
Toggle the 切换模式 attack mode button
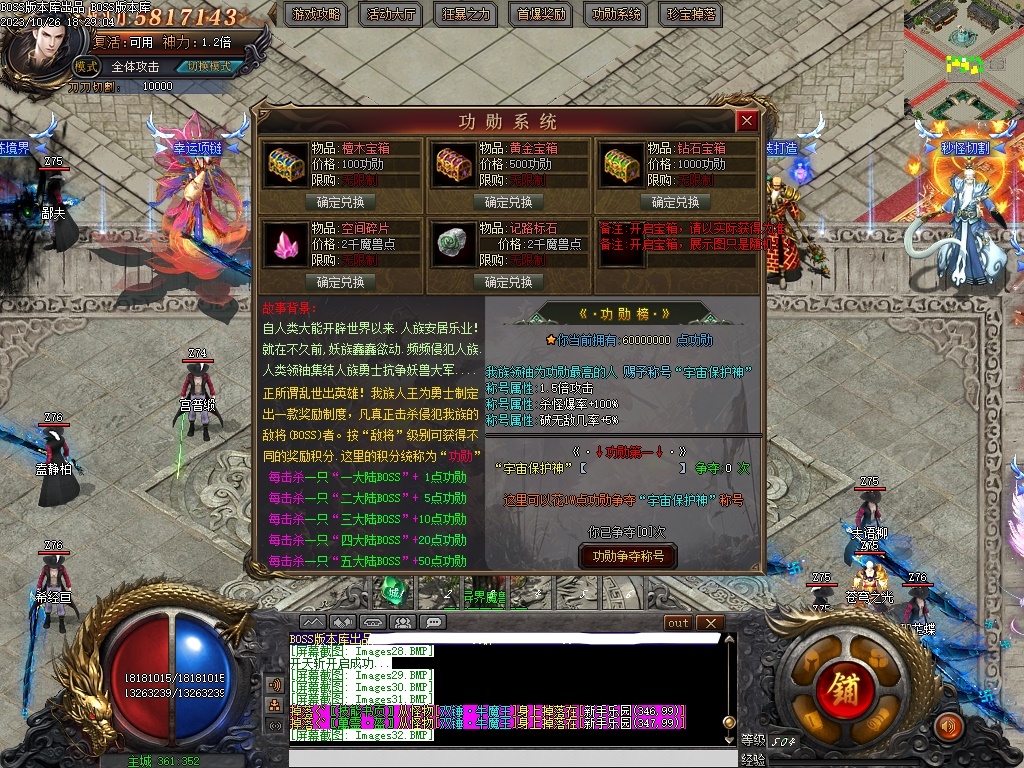click(x=209, y=67)
